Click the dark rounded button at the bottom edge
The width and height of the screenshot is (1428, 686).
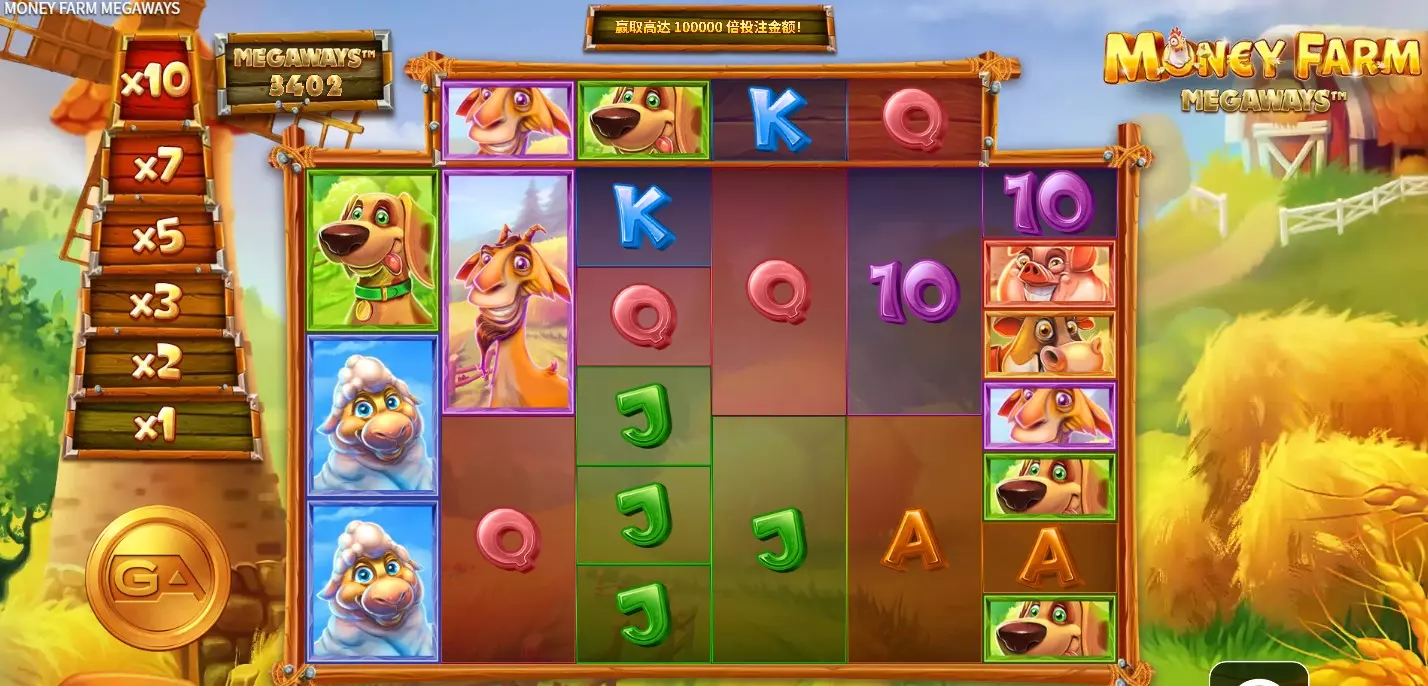tap(1258, 675)
